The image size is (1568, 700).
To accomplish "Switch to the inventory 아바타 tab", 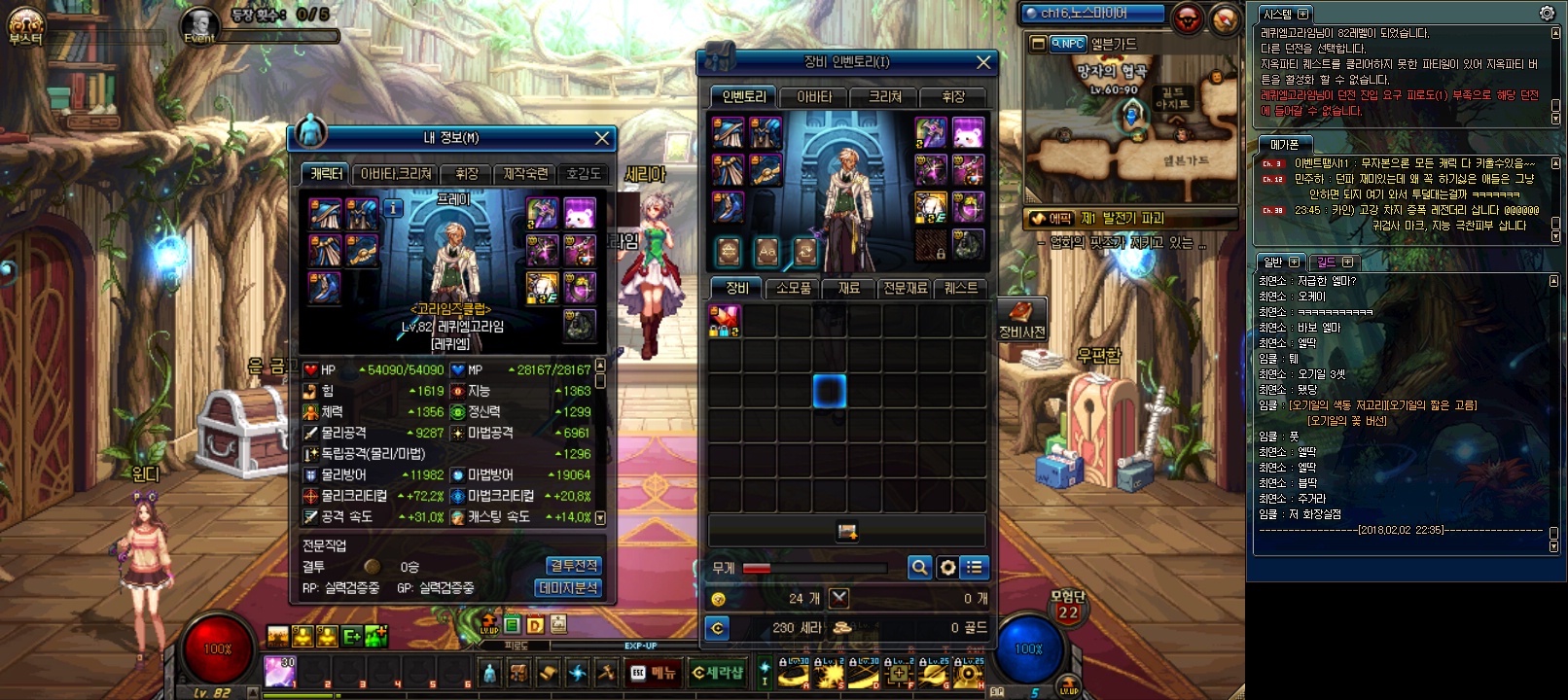I will click(x=814, y=96).
